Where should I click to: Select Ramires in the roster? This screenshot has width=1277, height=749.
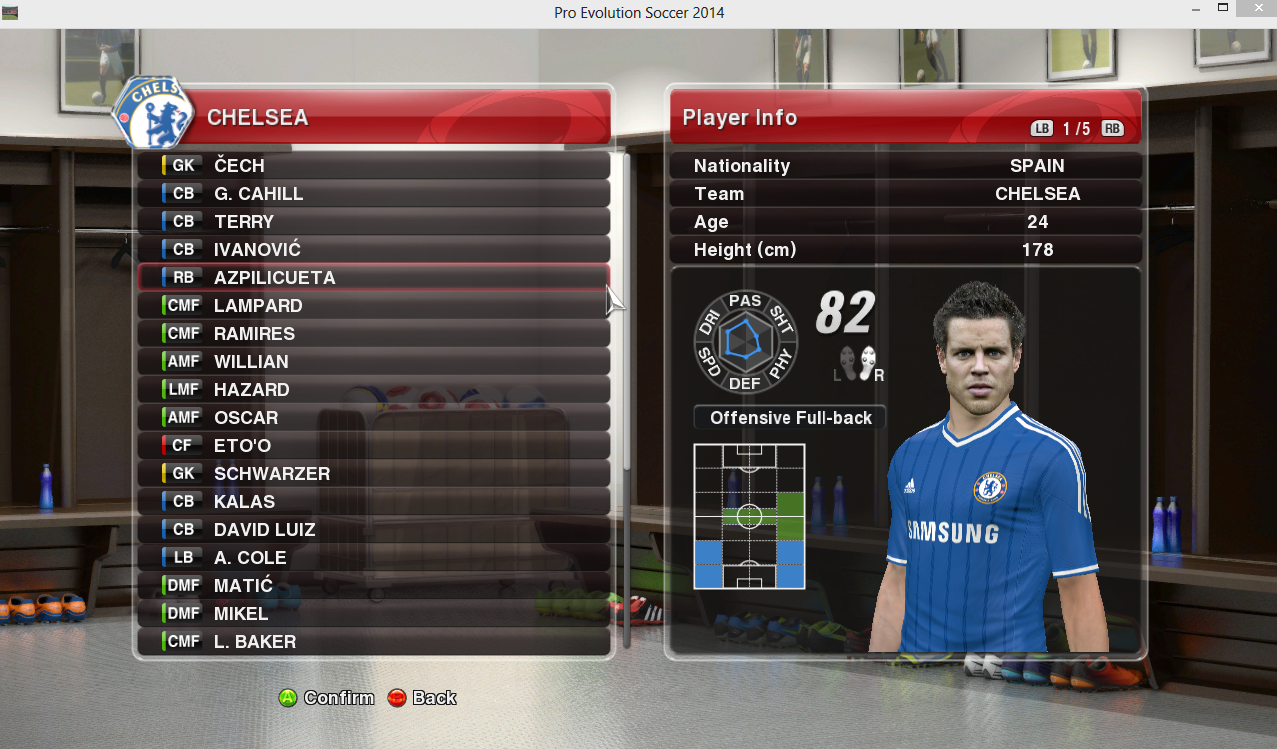373,334
